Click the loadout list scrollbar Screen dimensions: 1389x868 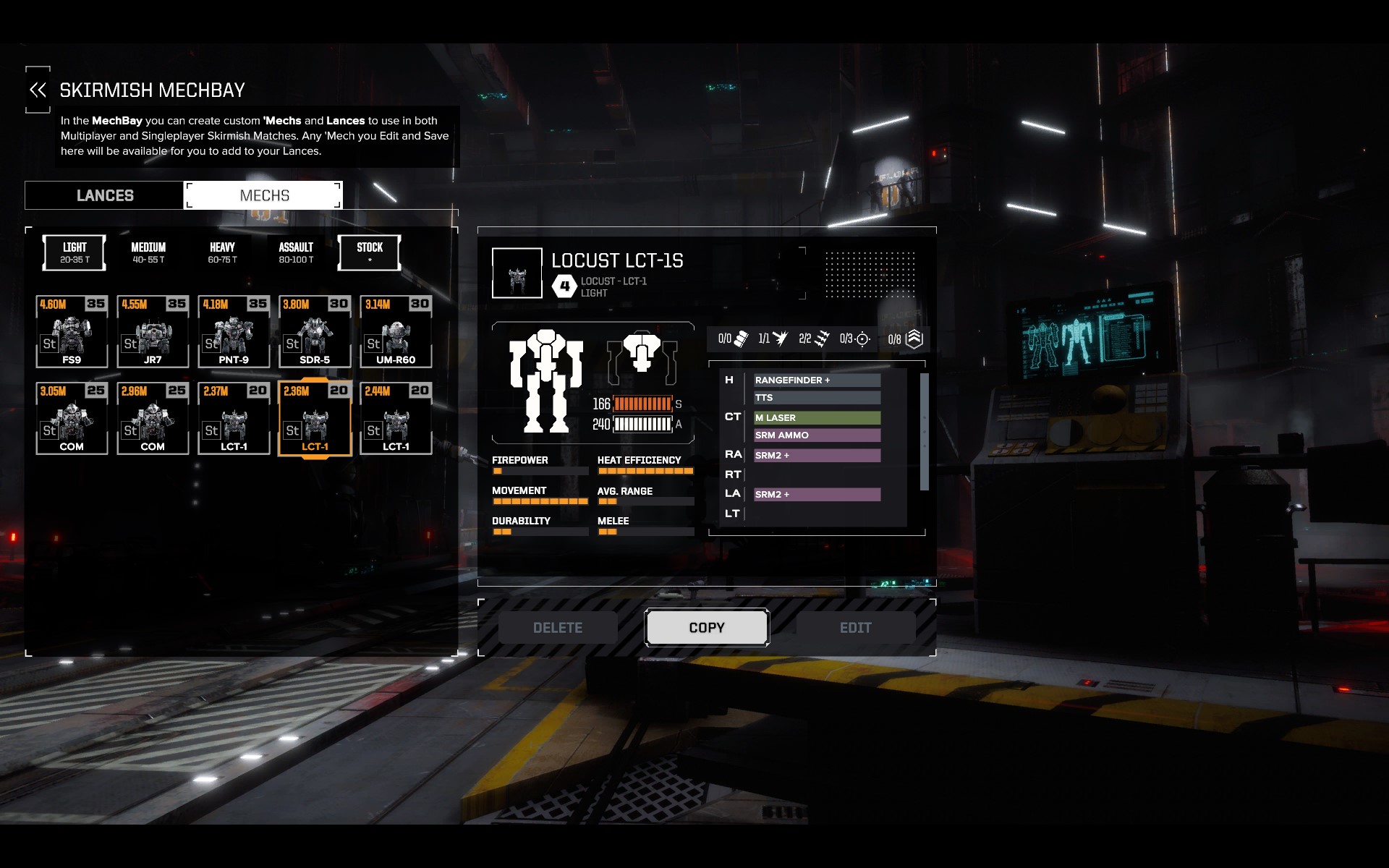click(x=924, y=432)
